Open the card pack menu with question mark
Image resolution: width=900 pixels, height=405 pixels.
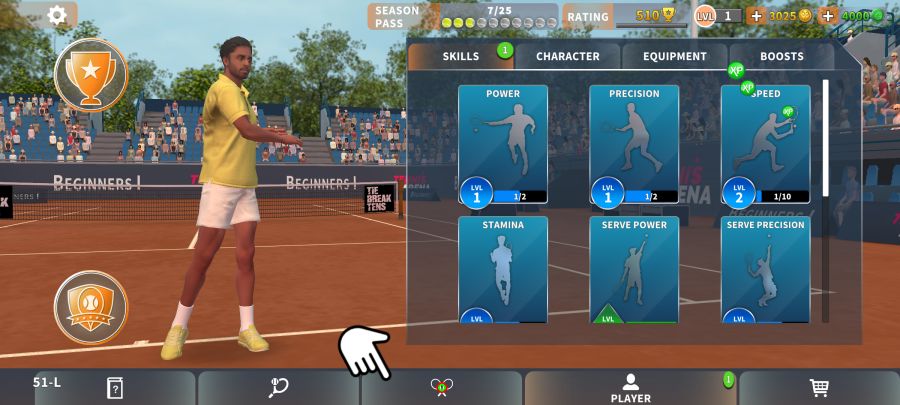pyautogui.click(x=114, y=388)
